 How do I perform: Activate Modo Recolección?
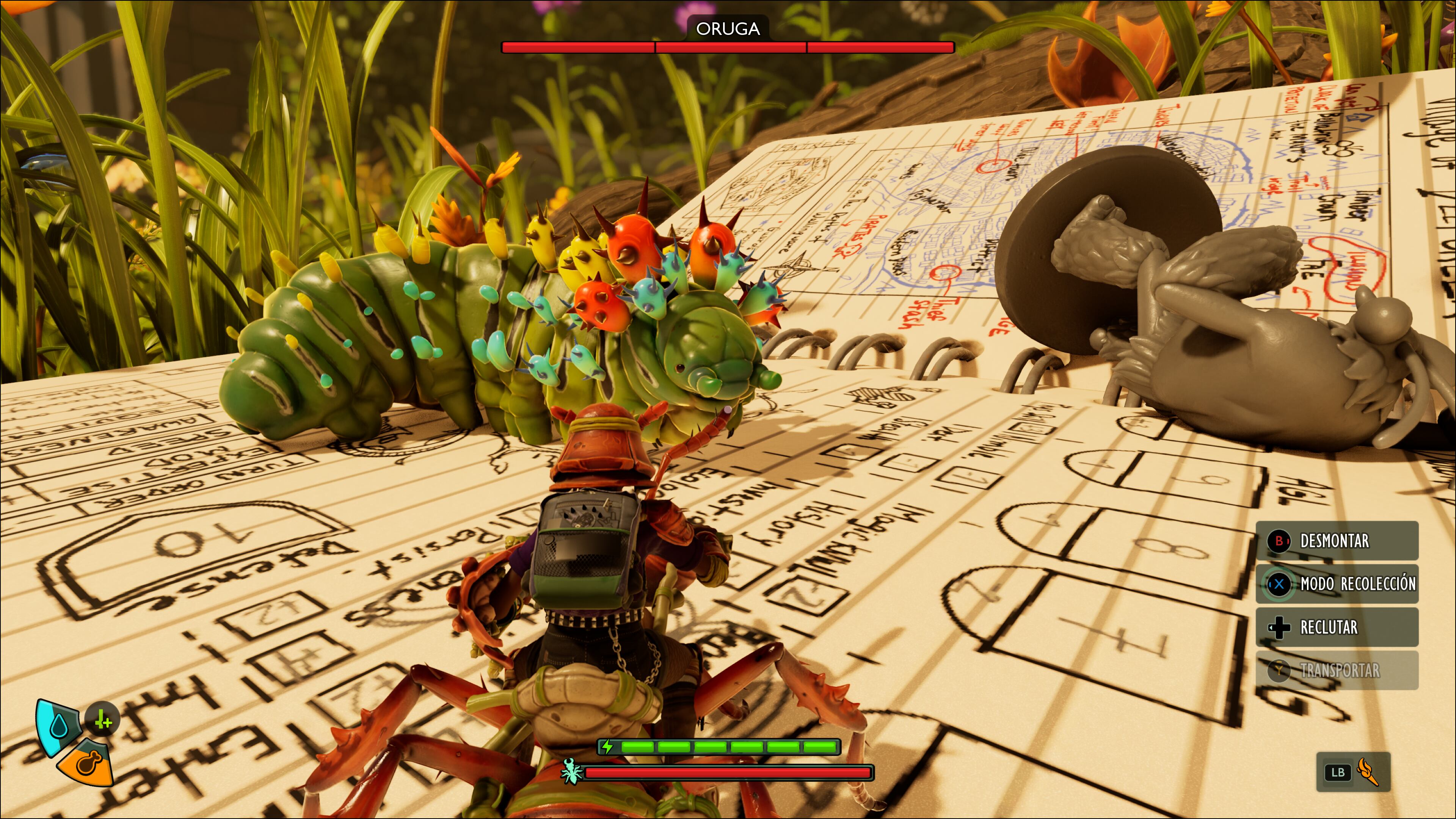pyautogui.click(x=1337, y=584)
